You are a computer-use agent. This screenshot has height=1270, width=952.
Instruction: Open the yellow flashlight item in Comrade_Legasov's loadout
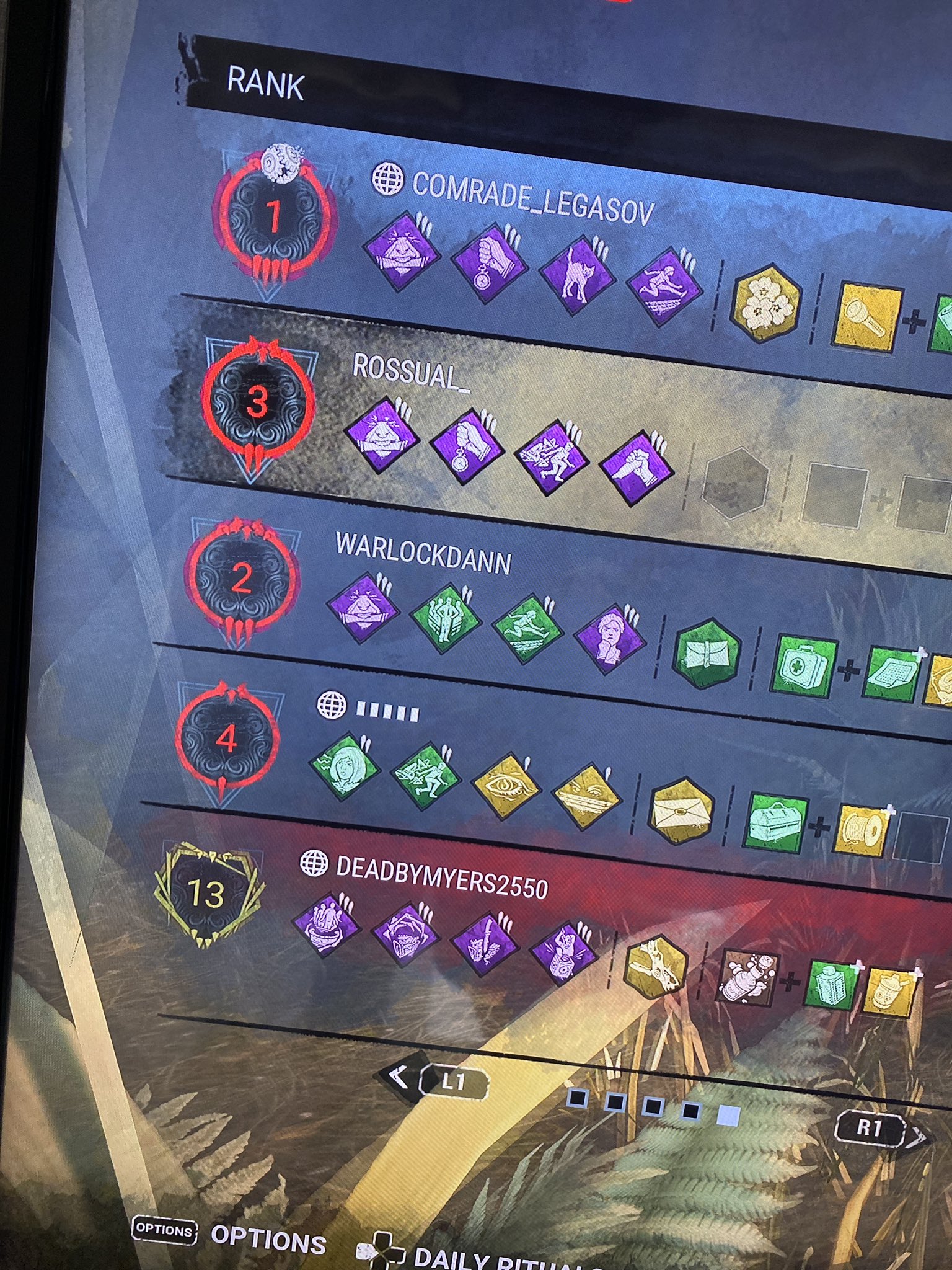click(865, 315)
